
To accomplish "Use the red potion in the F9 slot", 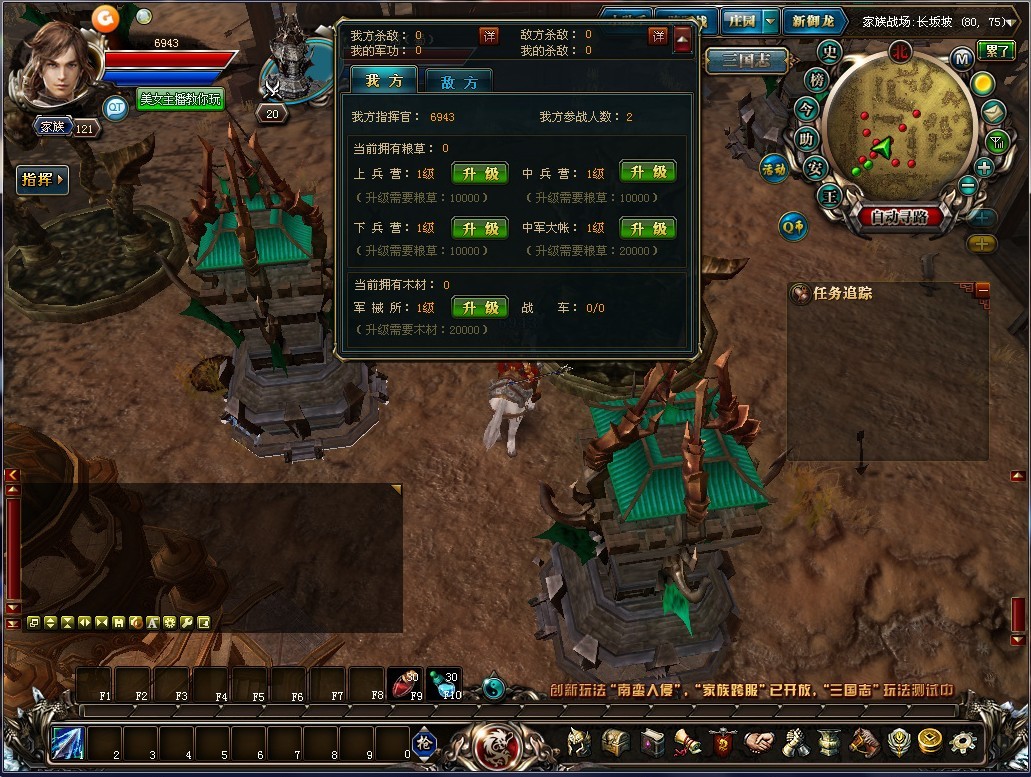I will point(404,682).
